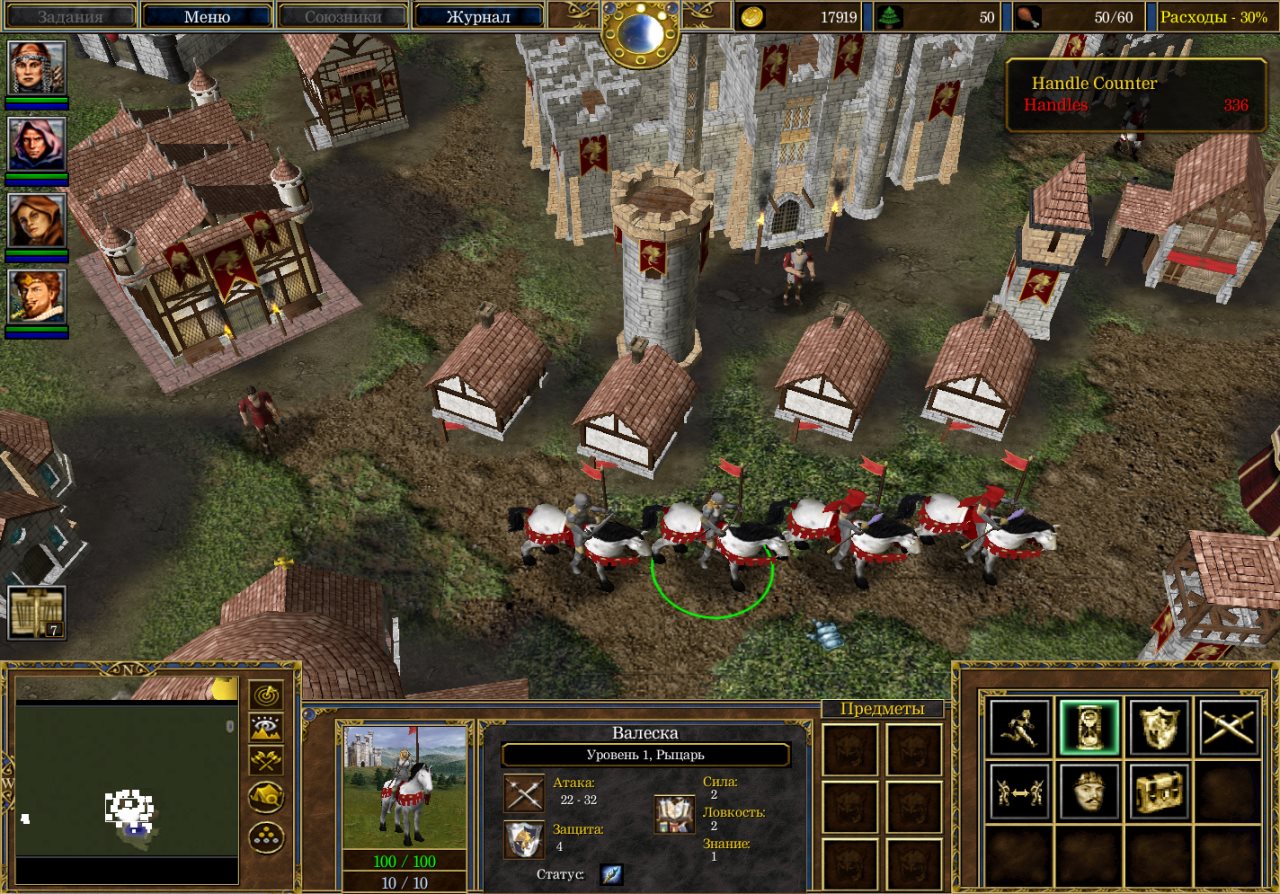Toggle minimap ally colors using crossed axes button

[266, 761]
